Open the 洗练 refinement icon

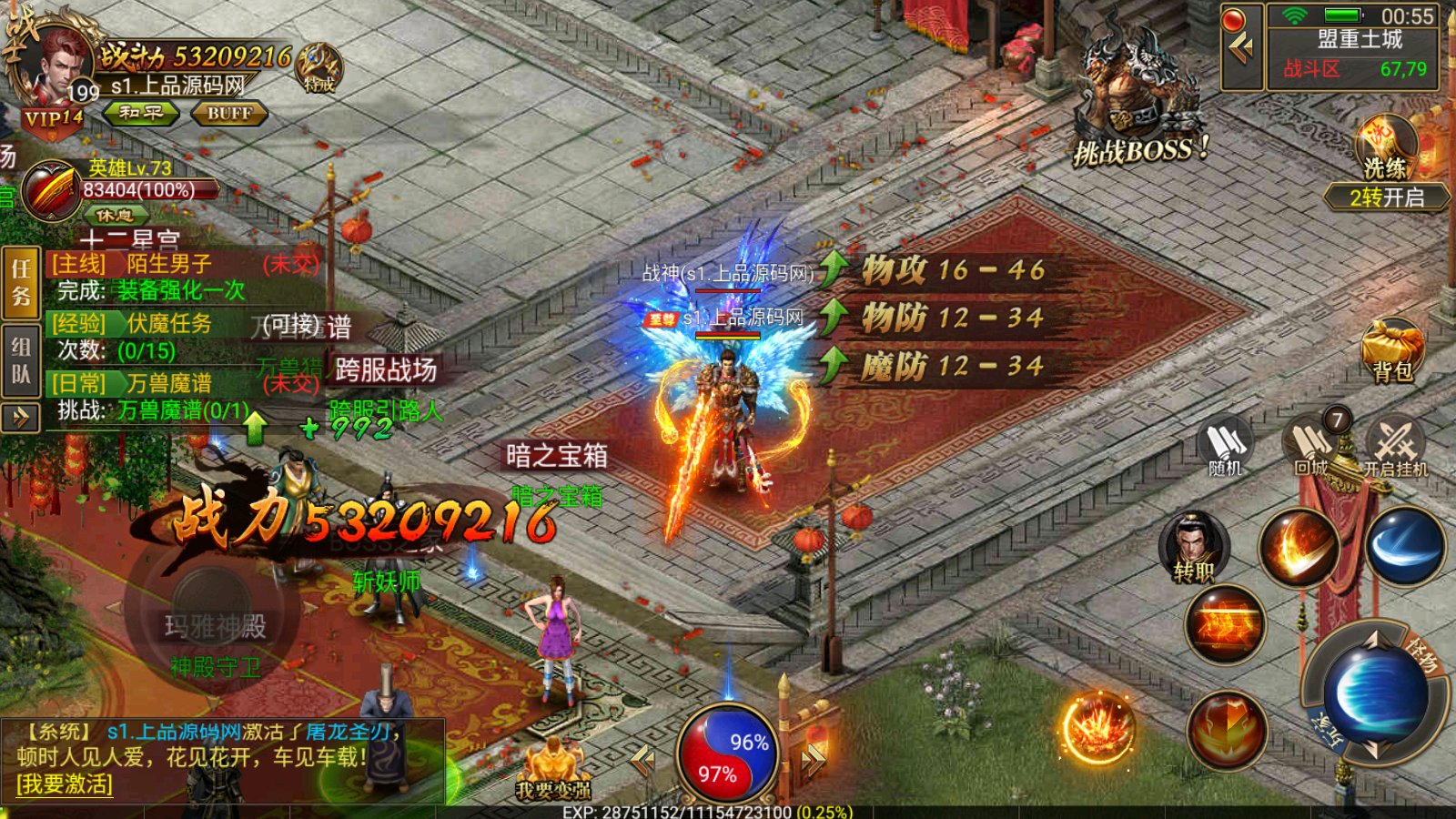click(1386, 150)
